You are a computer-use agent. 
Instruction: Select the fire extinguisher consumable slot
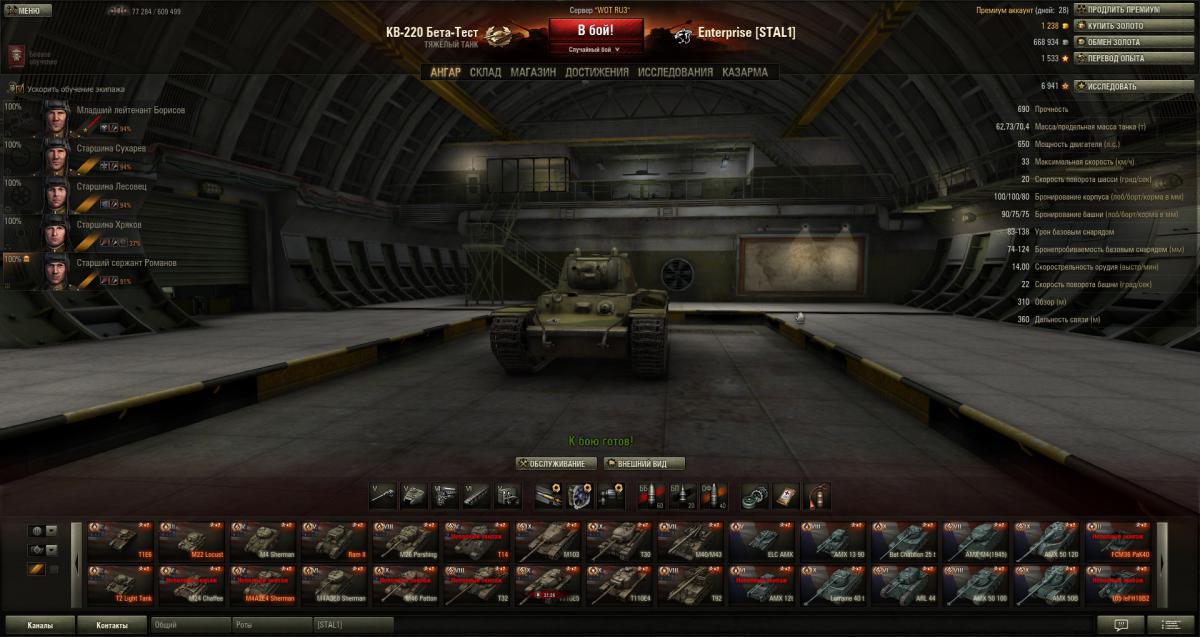[817, 494]
